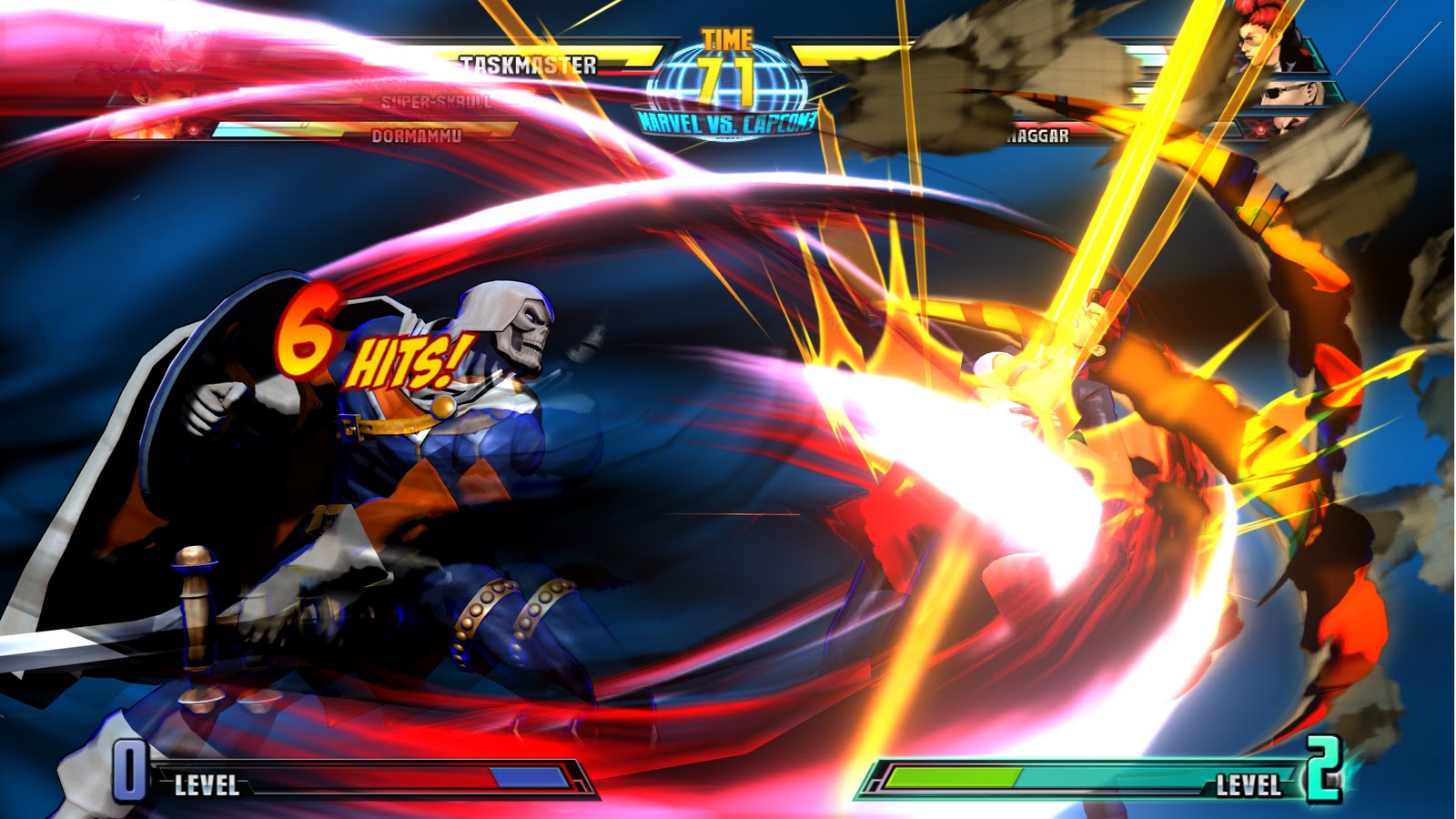Screen dimensions: 1456x819
Task: Click Taskmaster's sword hilt
Action: coord(196,591)
